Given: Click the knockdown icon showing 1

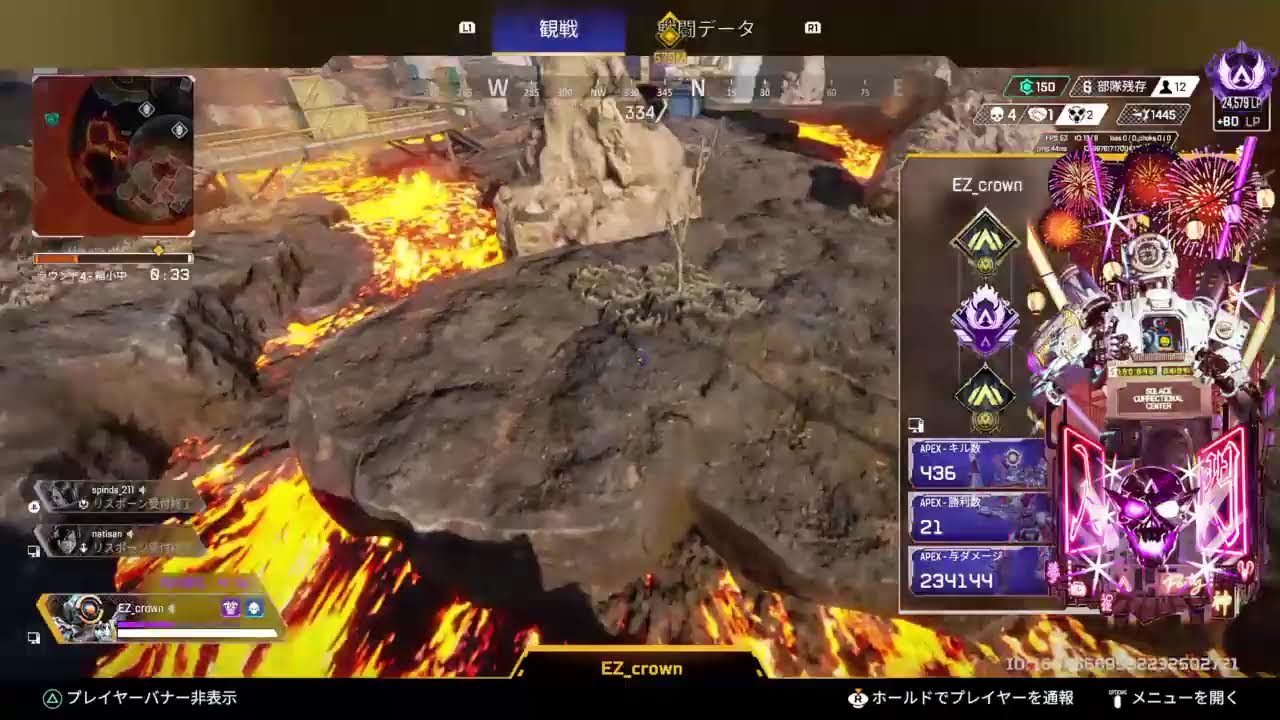Looking at the screenshot, I should coord(1038,114).
